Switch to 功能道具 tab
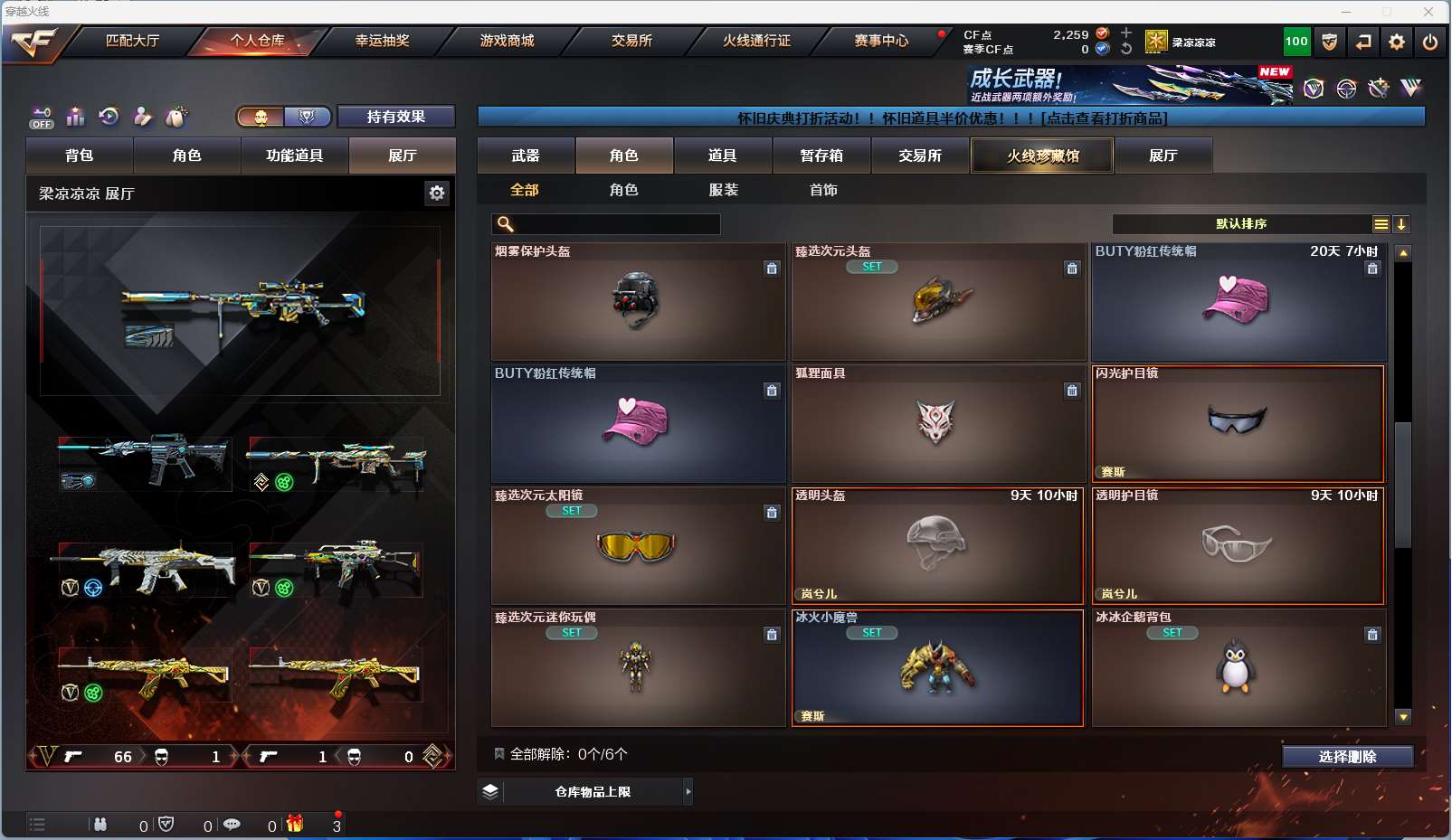 point(294,156)
